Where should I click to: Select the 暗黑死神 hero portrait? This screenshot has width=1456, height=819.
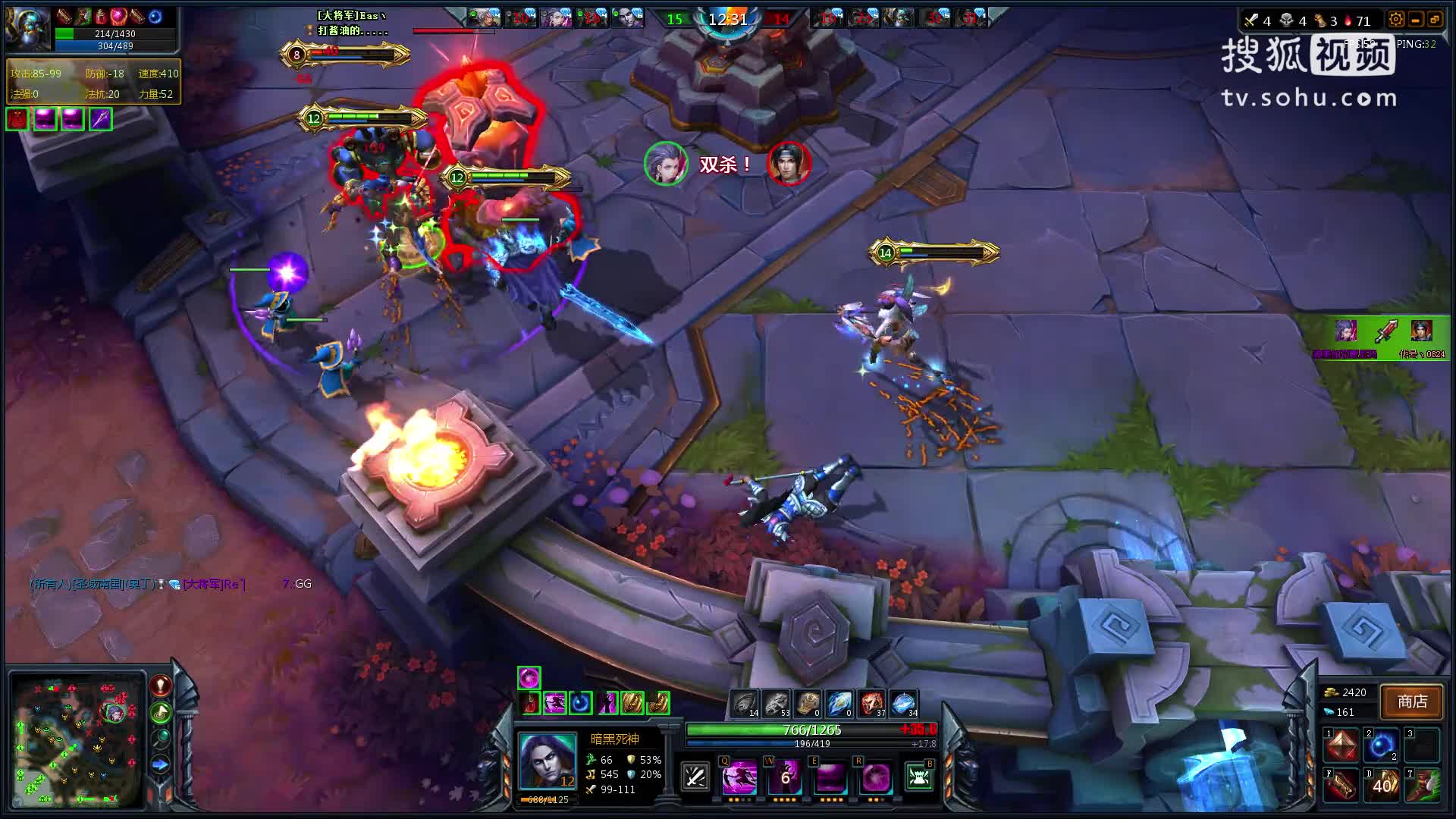pyautogui.click(x=547, y=762)
